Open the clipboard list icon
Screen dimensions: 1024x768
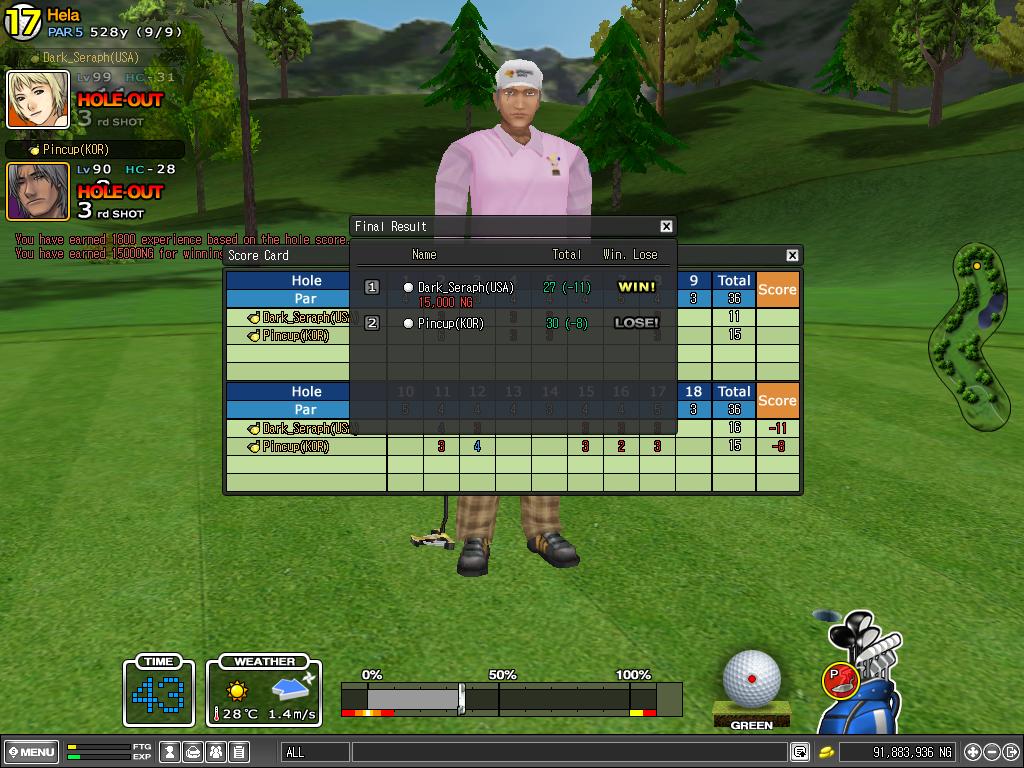[x=238, y=752]
